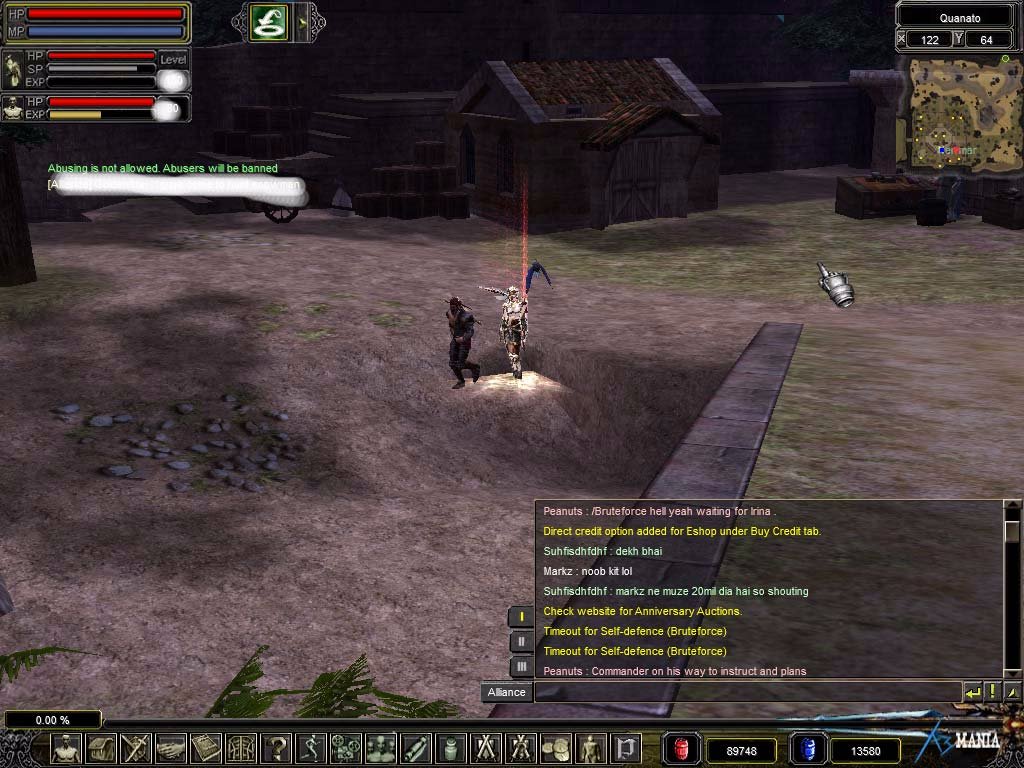Click the enter arrow send button
1024x768 pixels.
(972, 691)
